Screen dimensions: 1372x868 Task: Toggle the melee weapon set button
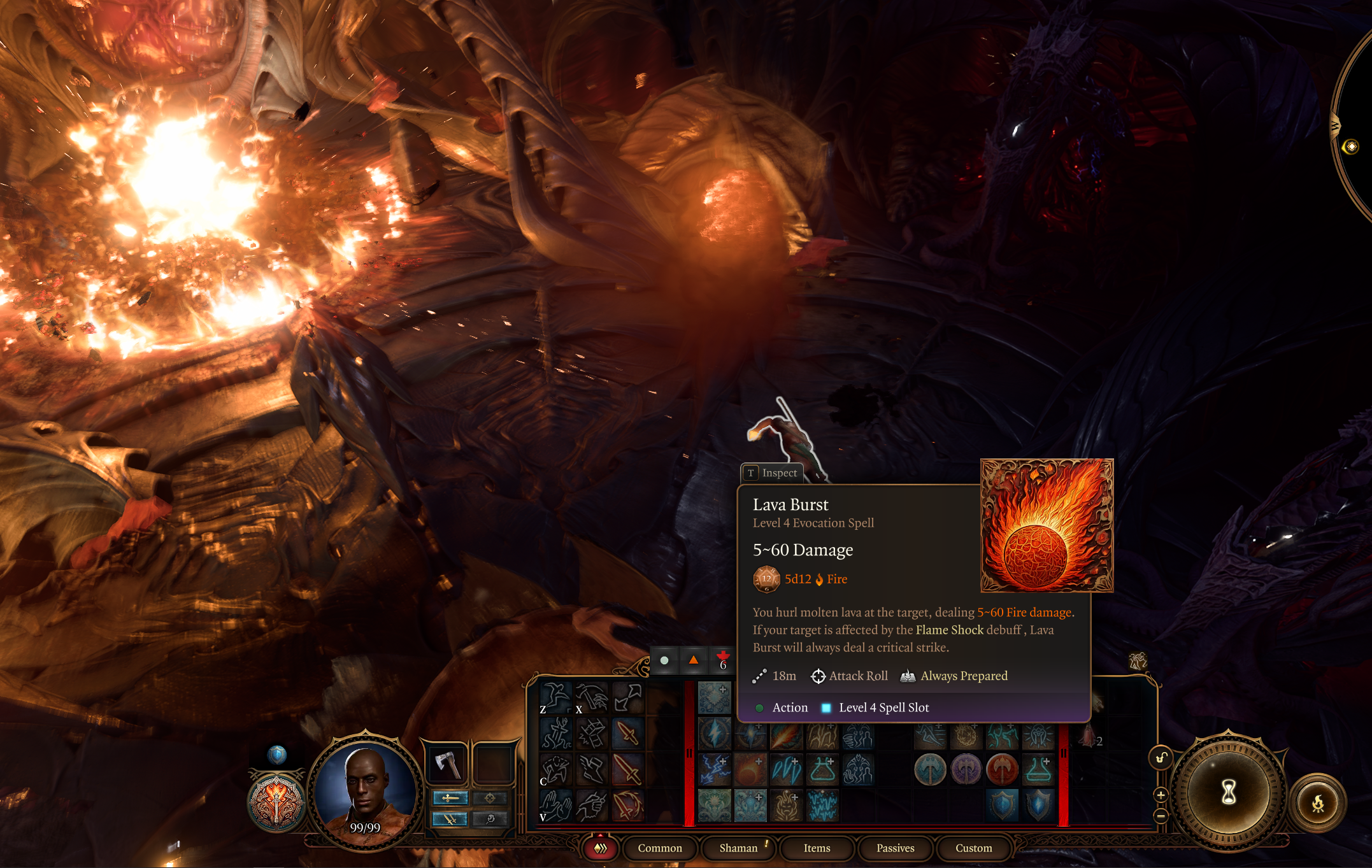(x=450, y=798)
